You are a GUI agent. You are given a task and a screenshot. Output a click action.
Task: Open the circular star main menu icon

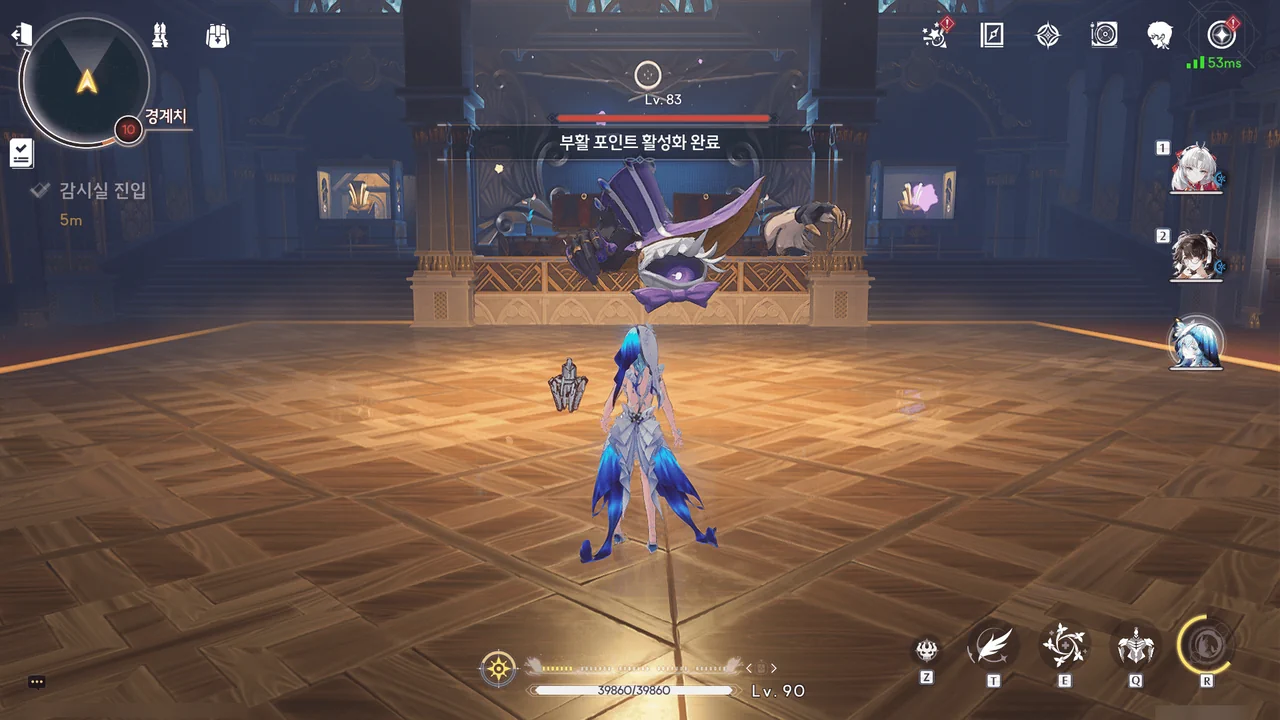[1220, 36]
